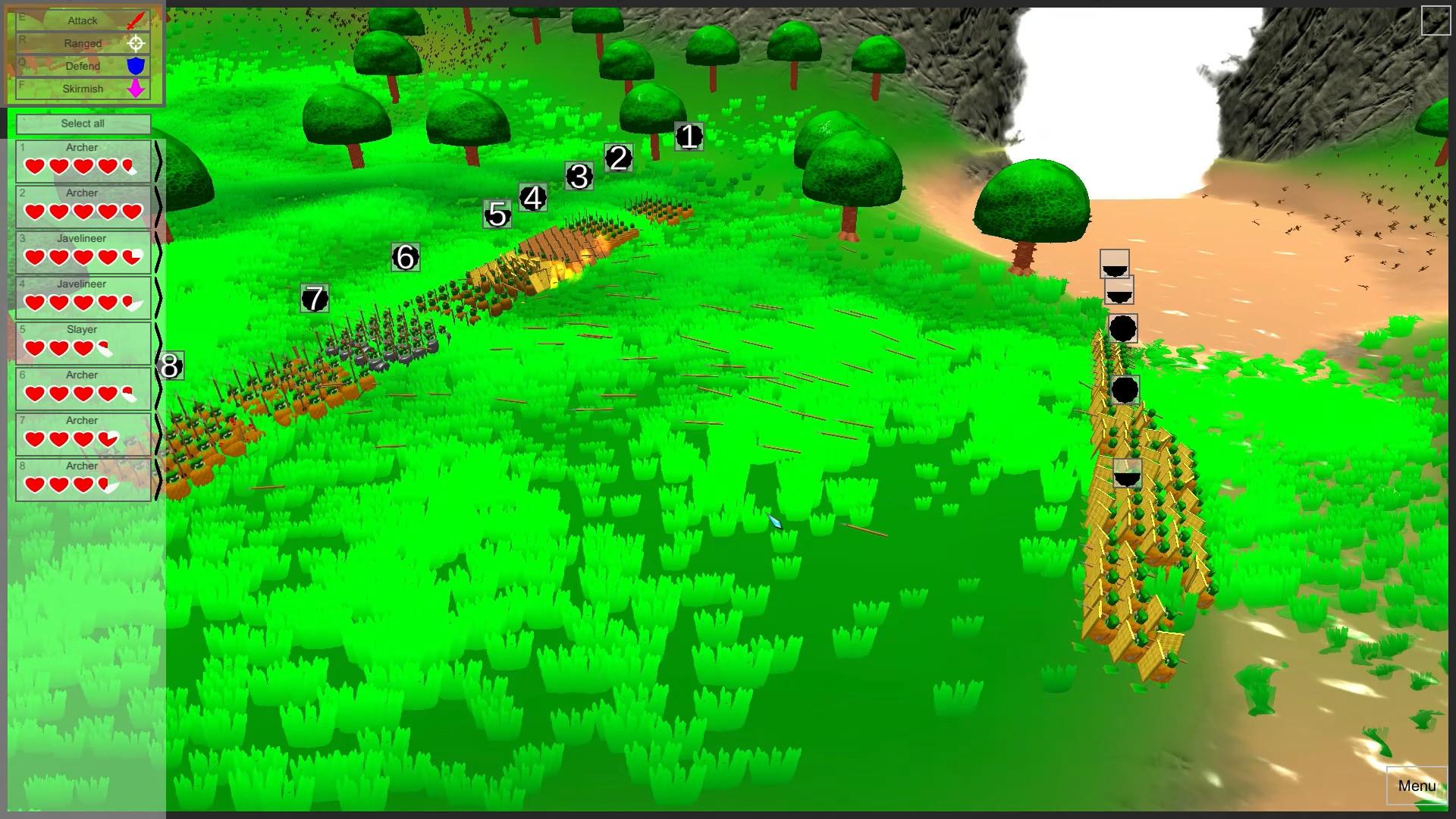Click the black enemy unit marker on the path
1456x819 pixels.
[x=1123, y=328]
